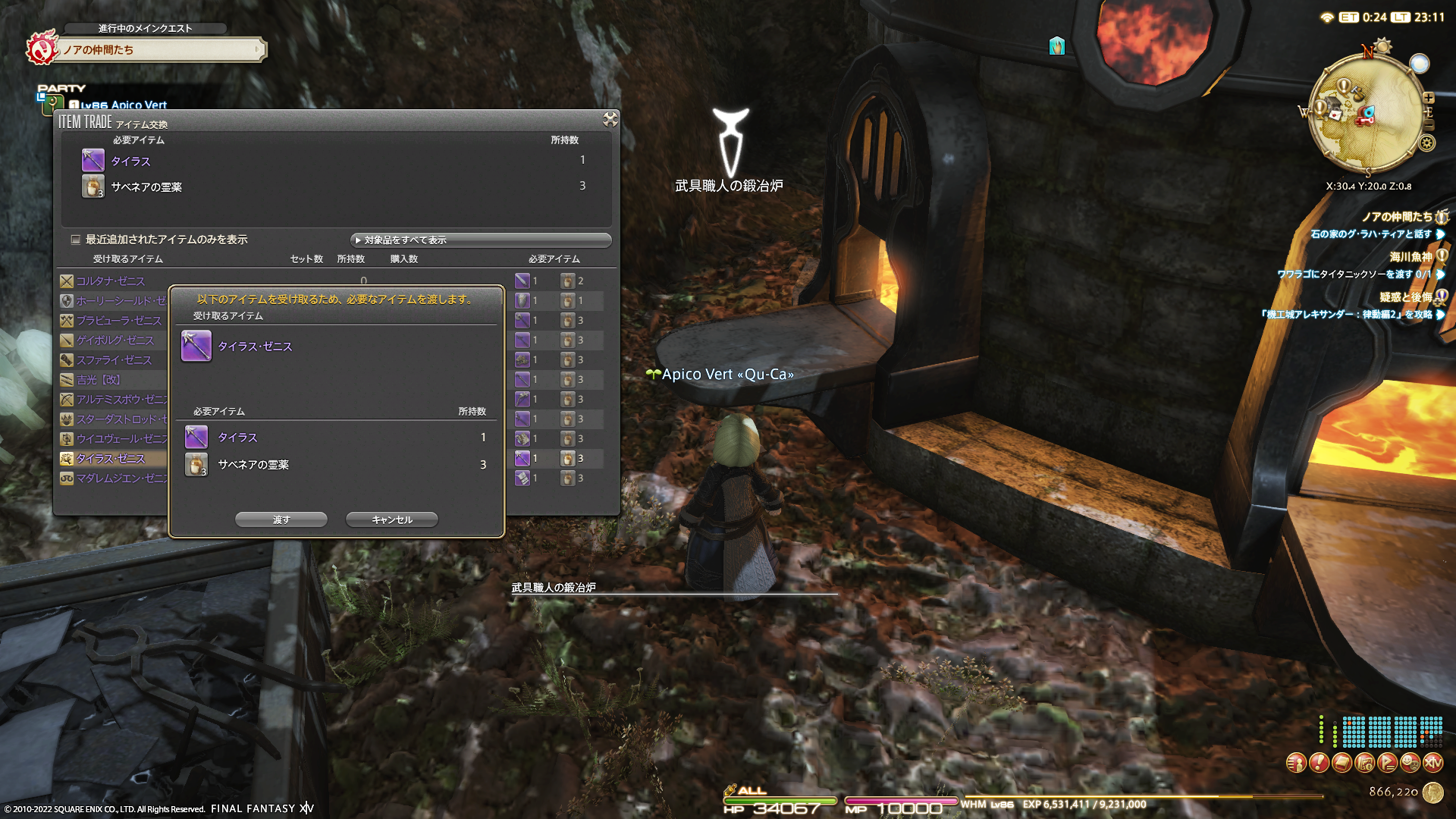
Task: Open the minimap gear settings button
Action: tap(1426, 143)
